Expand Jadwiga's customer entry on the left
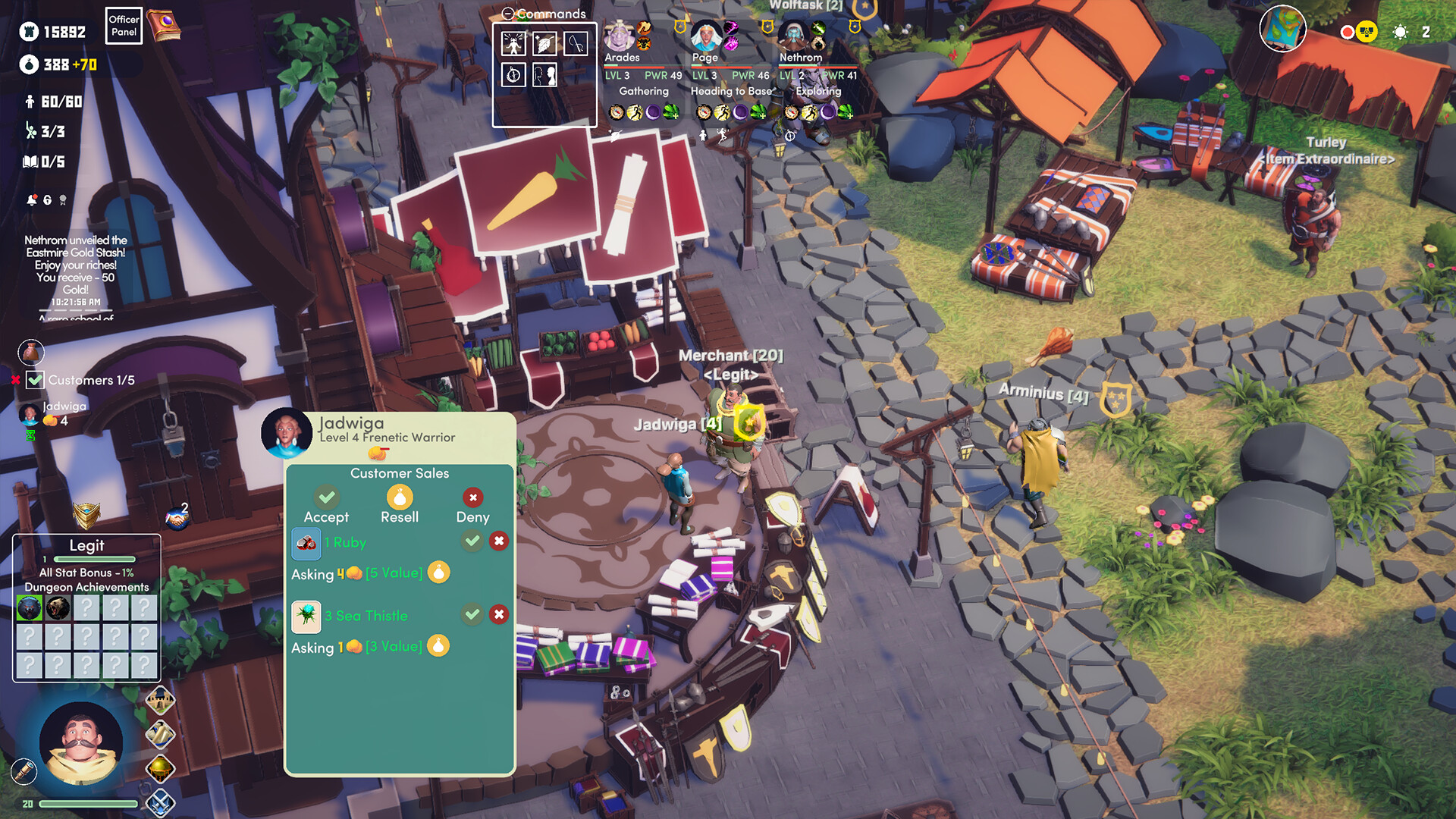Image resolution: width=1456 pixels, height=819 pixels. pos(30,413)
